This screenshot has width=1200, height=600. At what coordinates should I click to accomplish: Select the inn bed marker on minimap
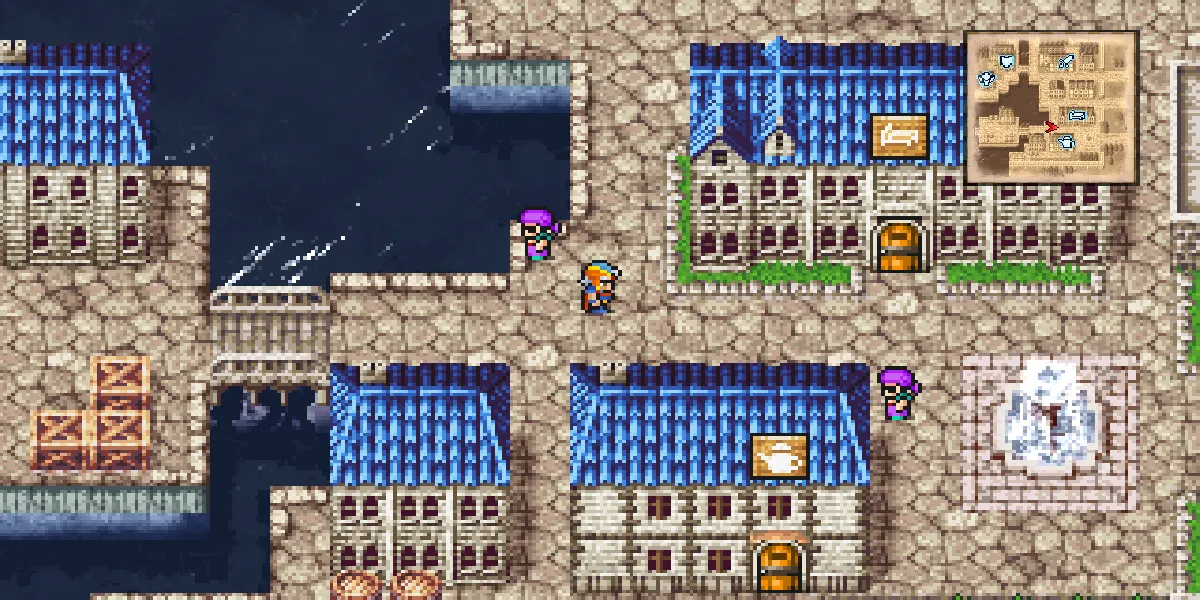tap(1077, 116)
